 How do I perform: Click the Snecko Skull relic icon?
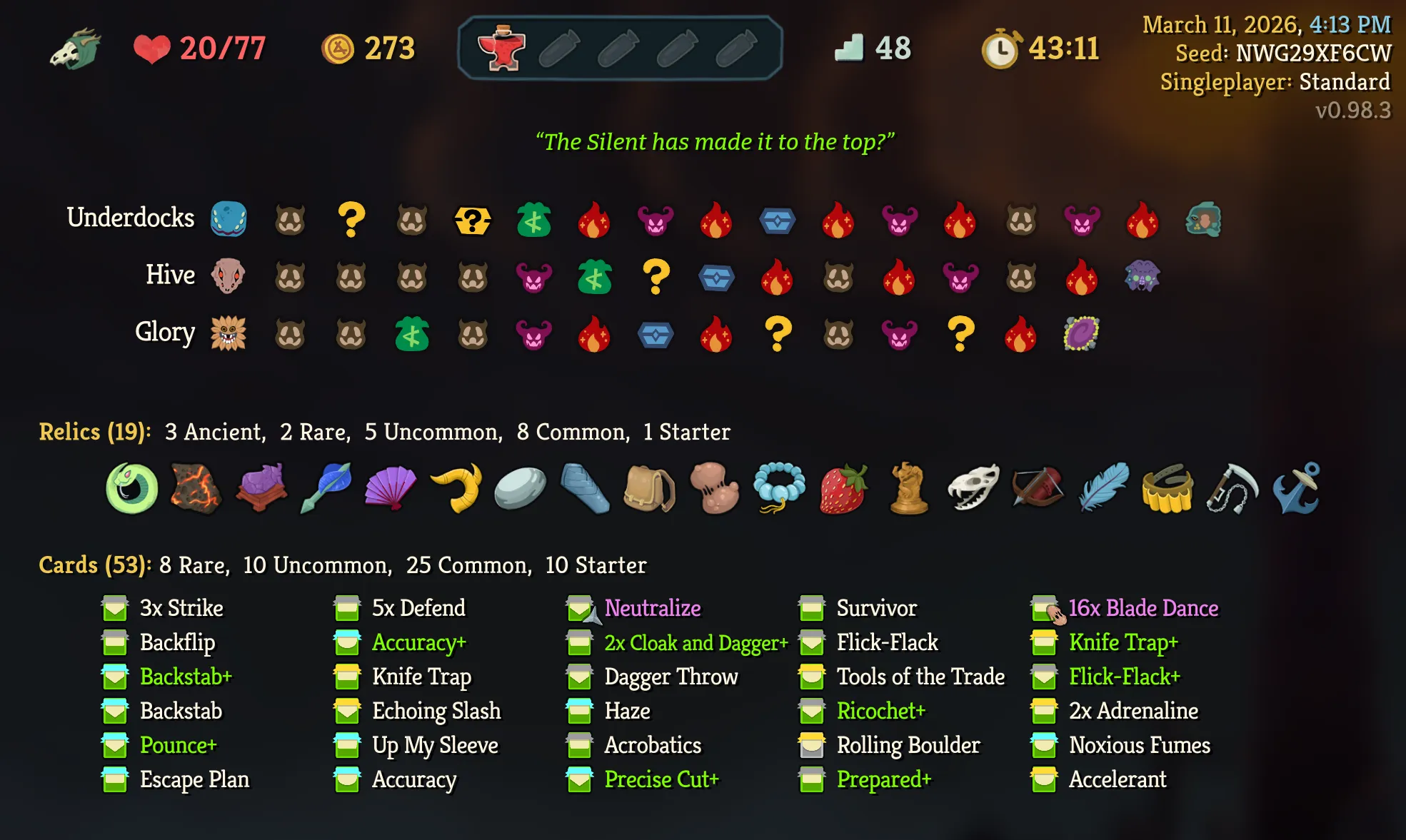click(971, 487)
